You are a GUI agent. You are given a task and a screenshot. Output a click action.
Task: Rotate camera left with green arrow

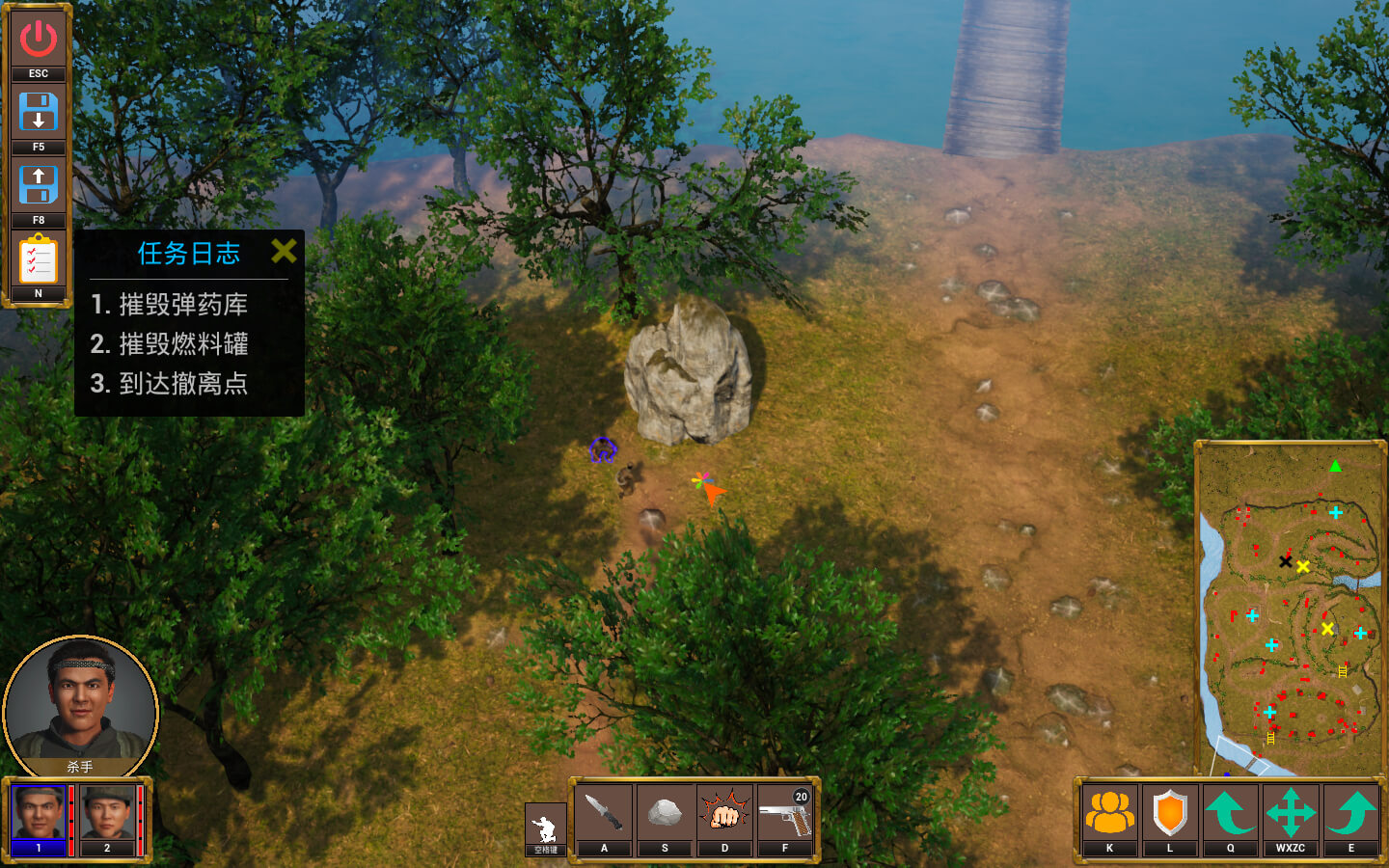[x=1230, y=814]
